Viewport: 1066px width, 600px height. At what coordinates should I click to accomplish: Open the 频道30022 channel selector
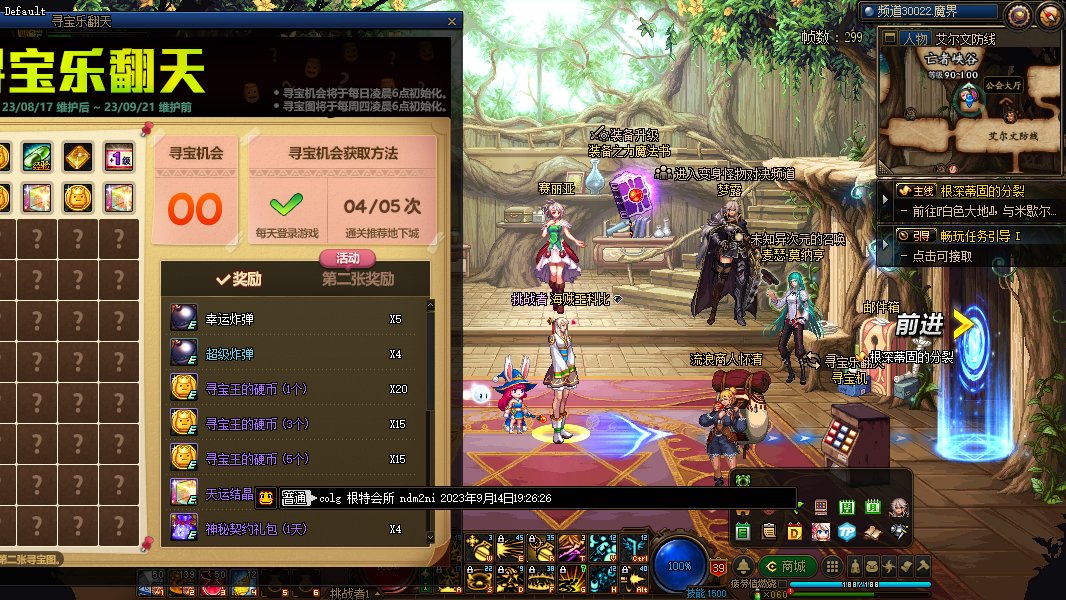tap(930, 11)
